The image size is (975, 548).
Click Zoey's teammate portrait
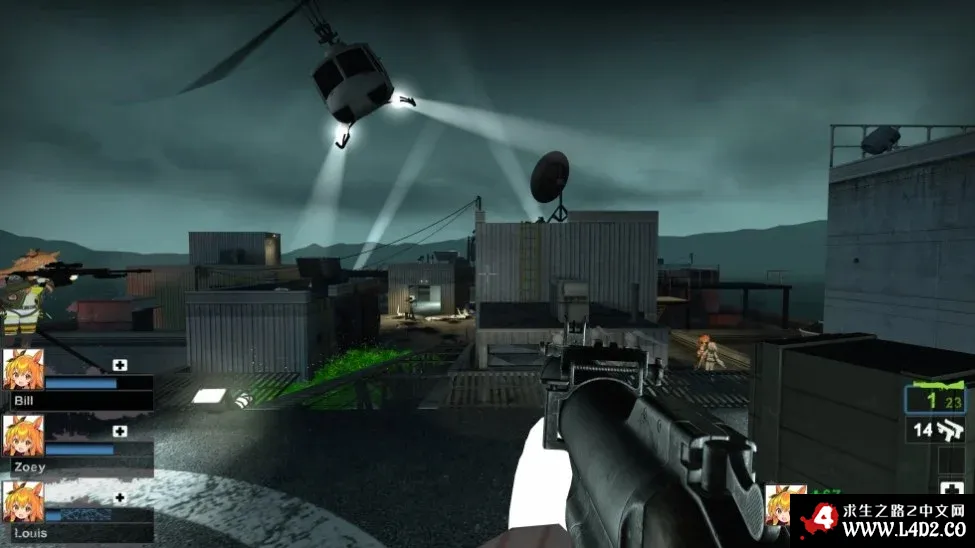pos(23,435)
